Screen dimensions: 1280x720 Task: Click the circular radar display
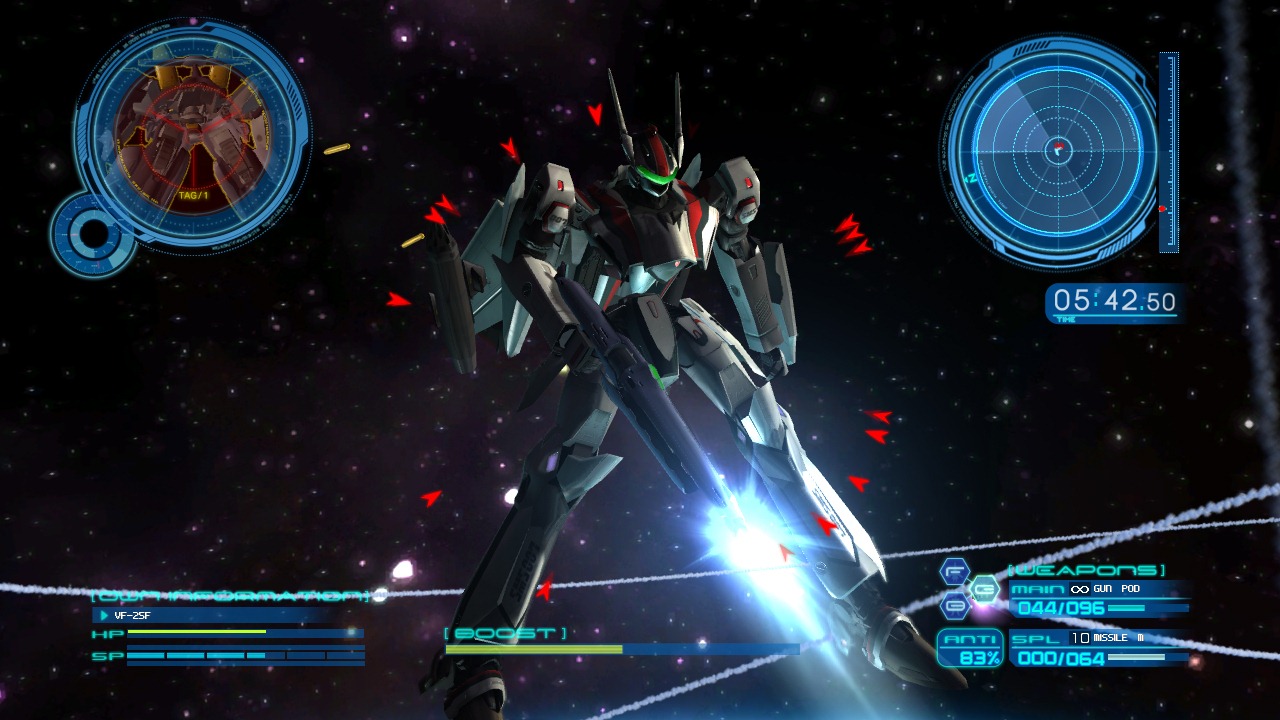[1057, 151]
